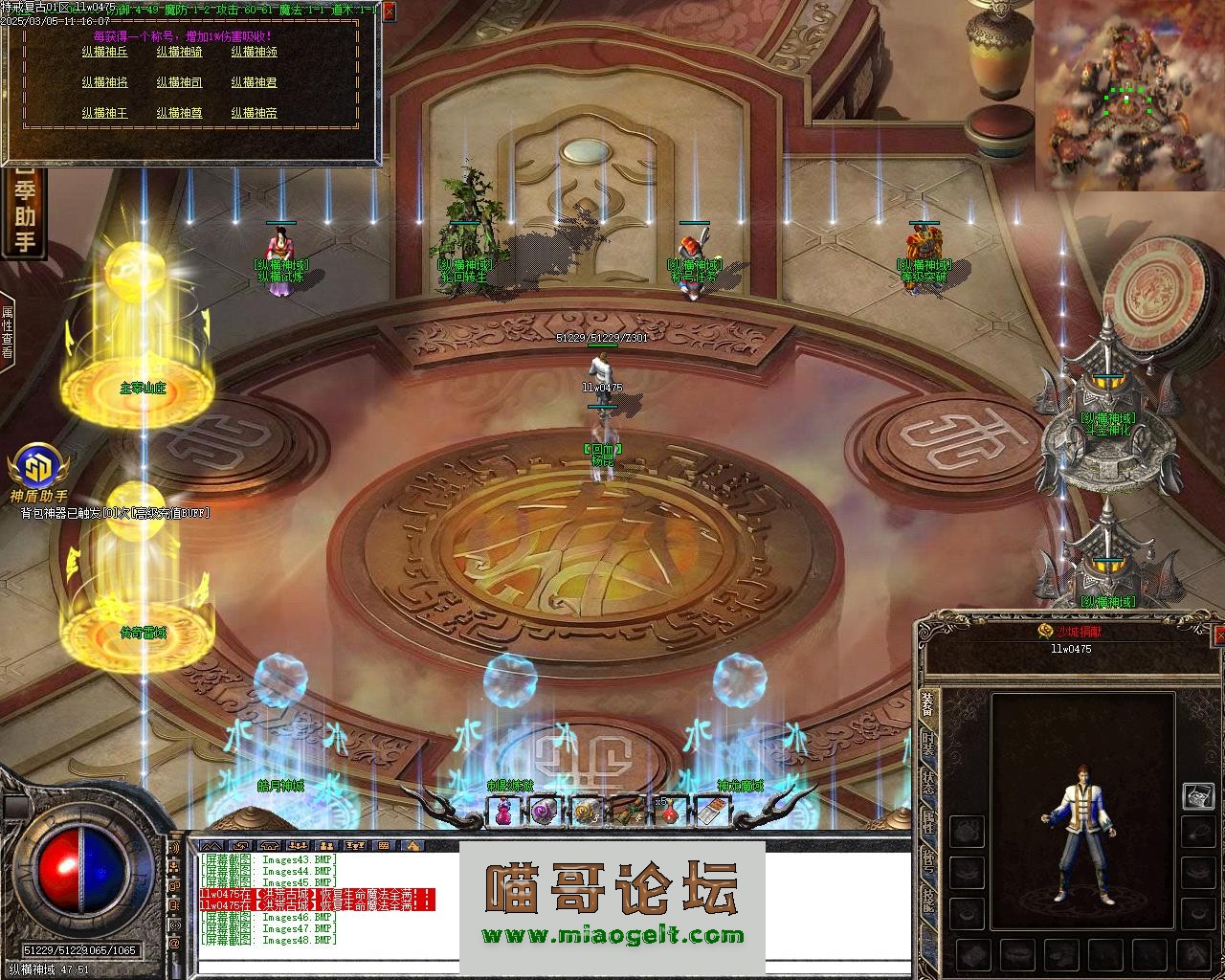Open the 神盾助手 assistant icon
Image resolution: width=1225 pixels, height=980 pixels.
pos(38,471)
